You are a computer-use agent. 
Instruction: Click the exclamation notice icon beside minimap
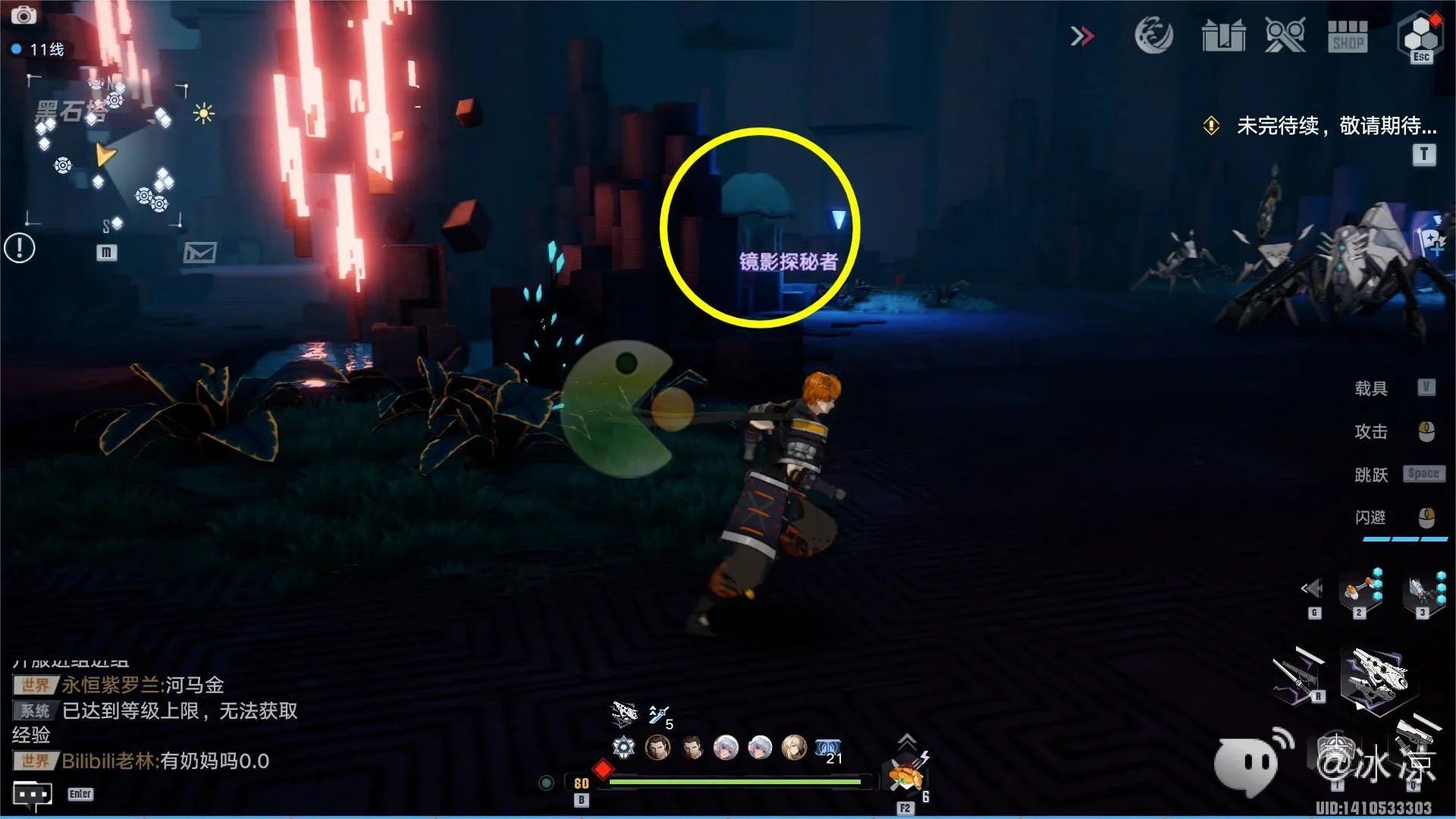[x=20, y=247]
